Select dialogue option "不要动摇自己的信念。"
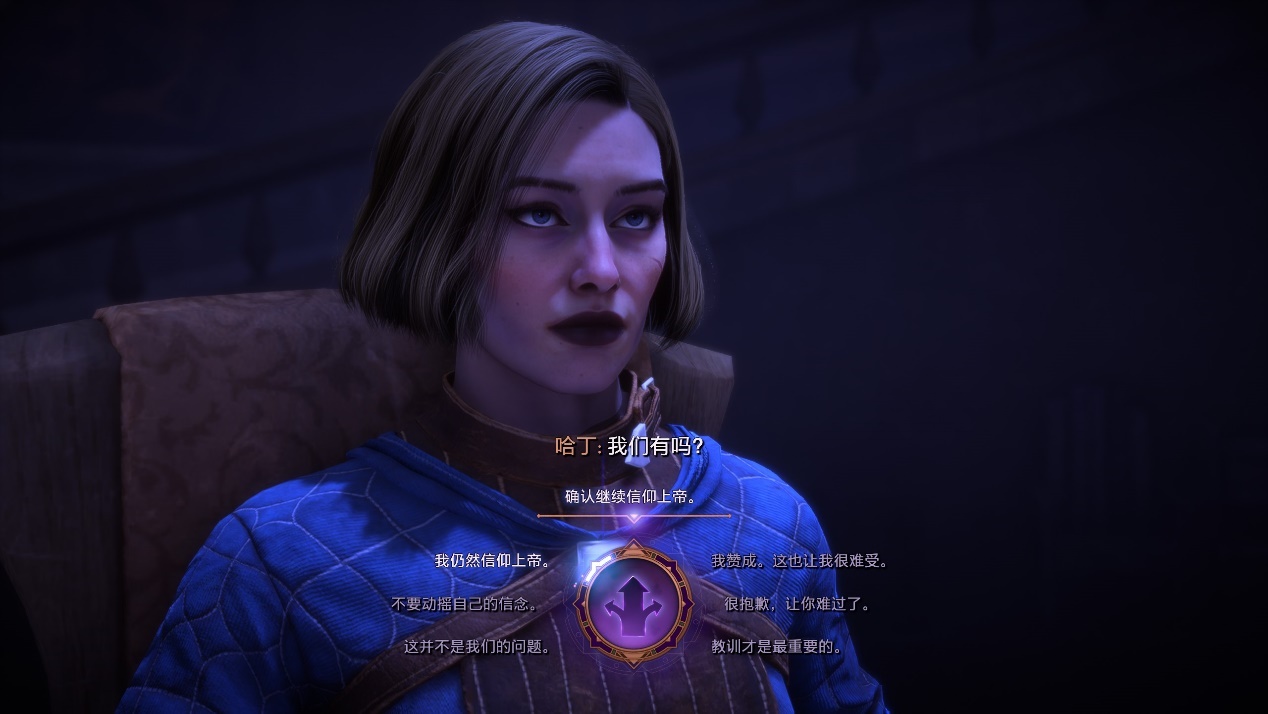Viewport: 1268px width, 714px height. tap(465, 604)
